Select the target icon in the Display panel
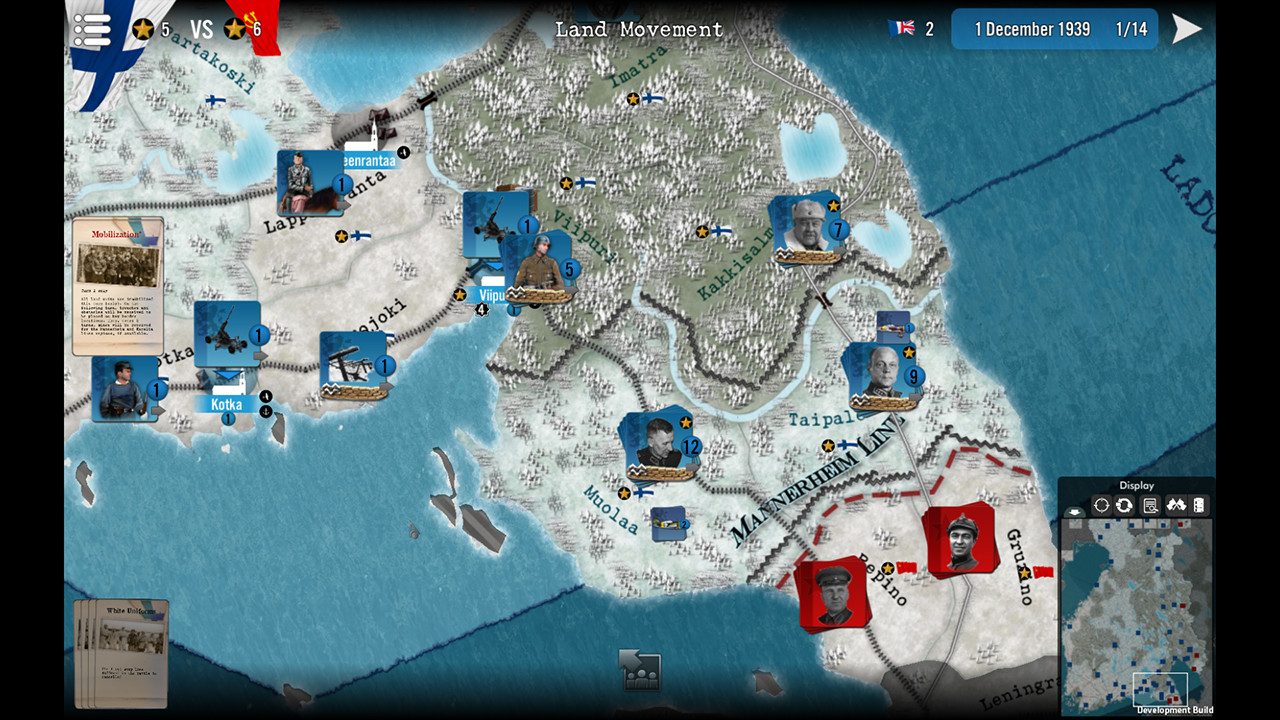1280x720 pixels. tap(1101, 504)
